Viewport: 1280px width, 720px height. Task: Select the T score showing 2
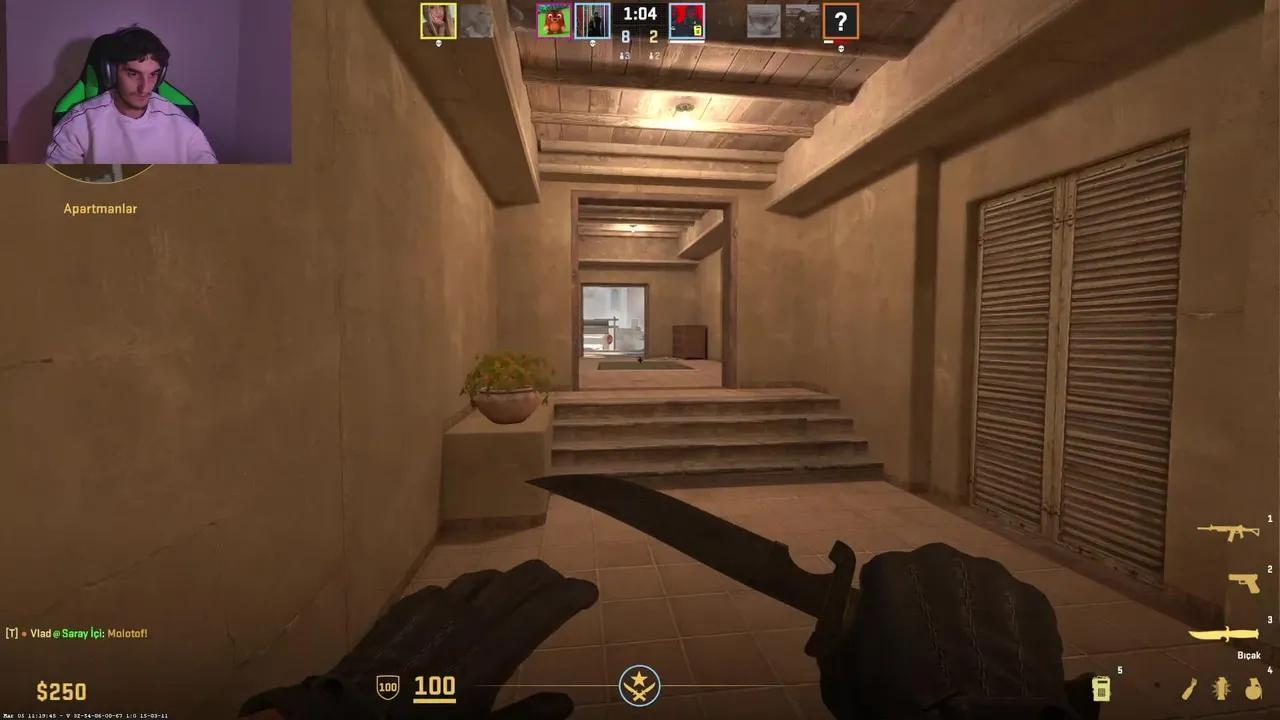tap(653, 34)
